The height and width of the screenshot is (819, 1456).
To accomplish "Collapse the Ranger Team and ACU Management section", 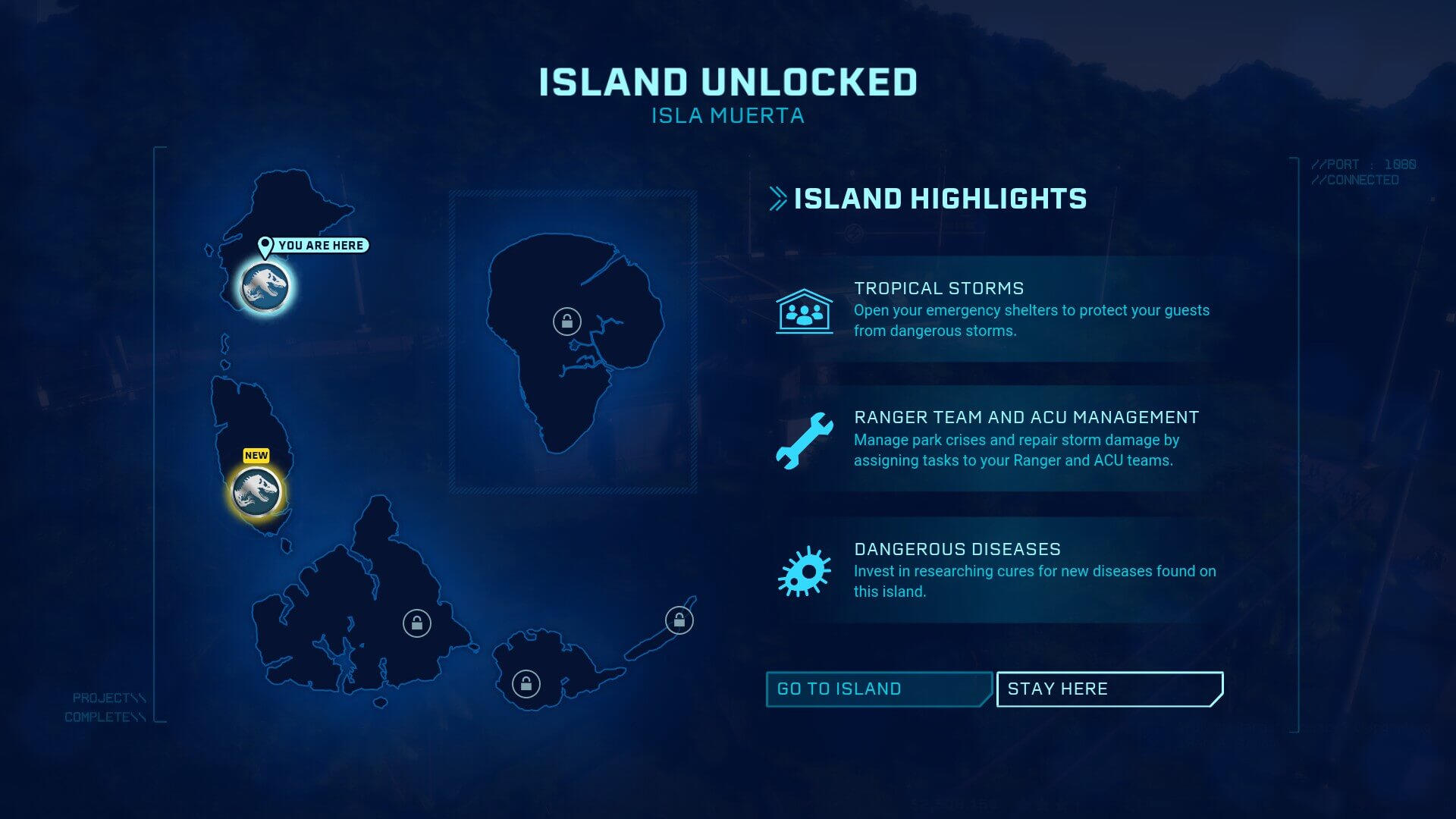I will point(986,438).
